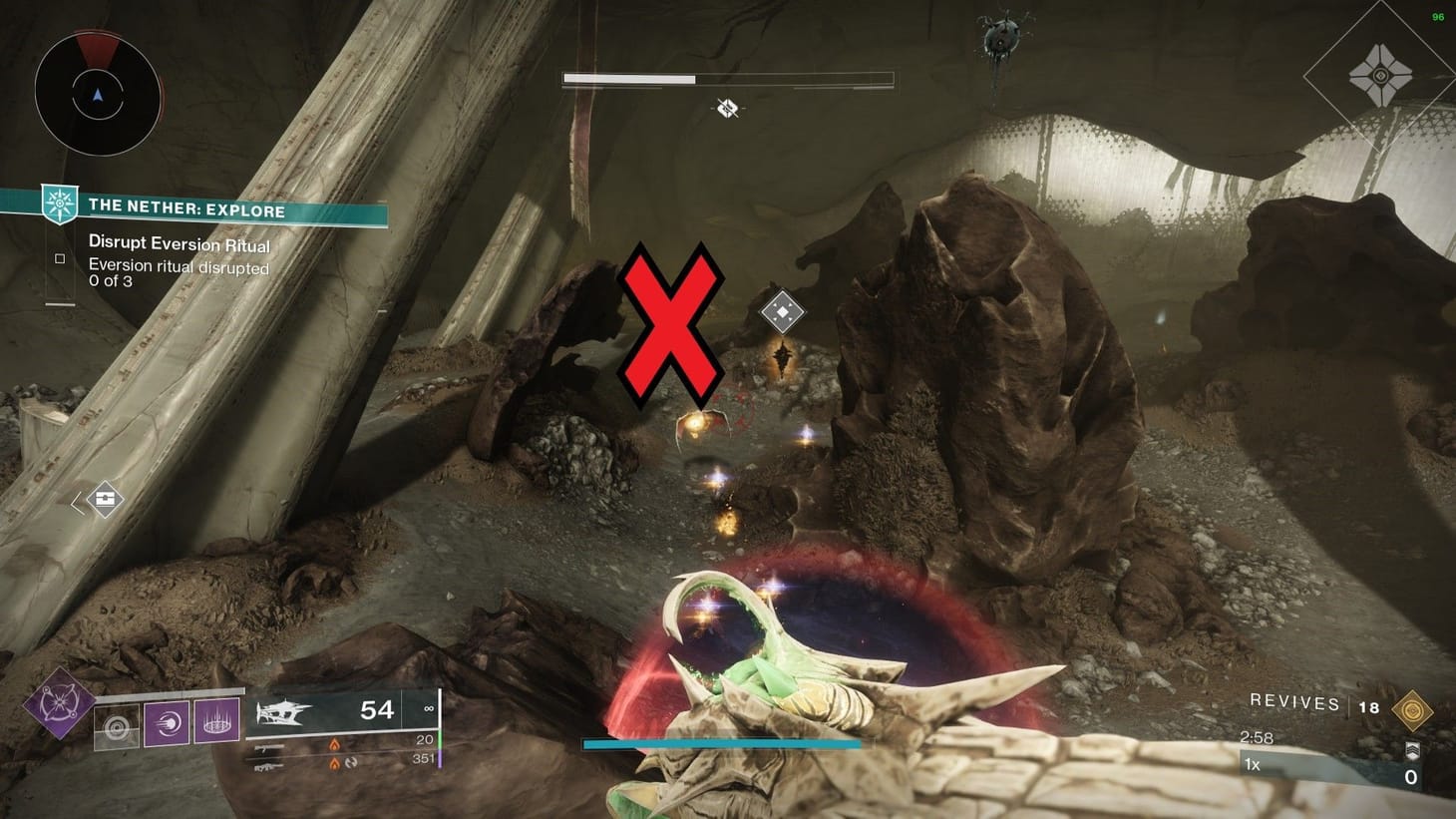1456x819 pixels.
Task: Click the Ghost diamond icon in top-right corner
Action: (x=1382, y=75)
